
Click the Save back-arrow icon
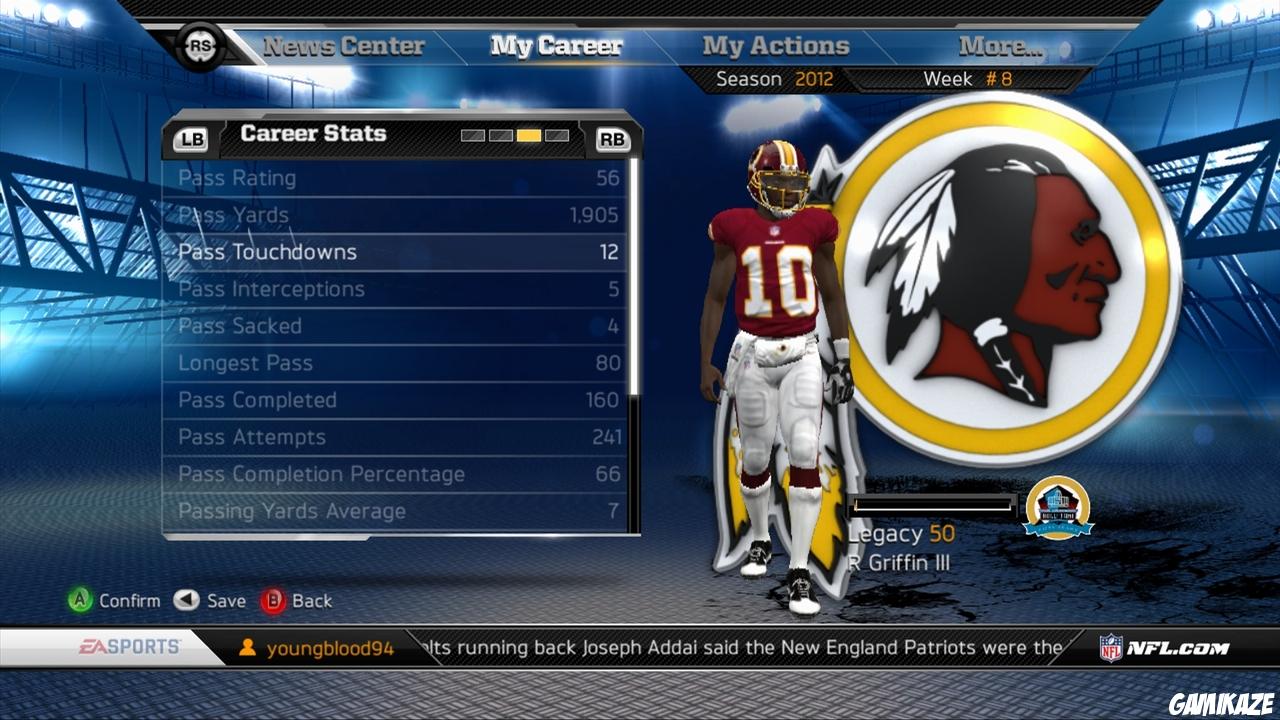[183, 601]
